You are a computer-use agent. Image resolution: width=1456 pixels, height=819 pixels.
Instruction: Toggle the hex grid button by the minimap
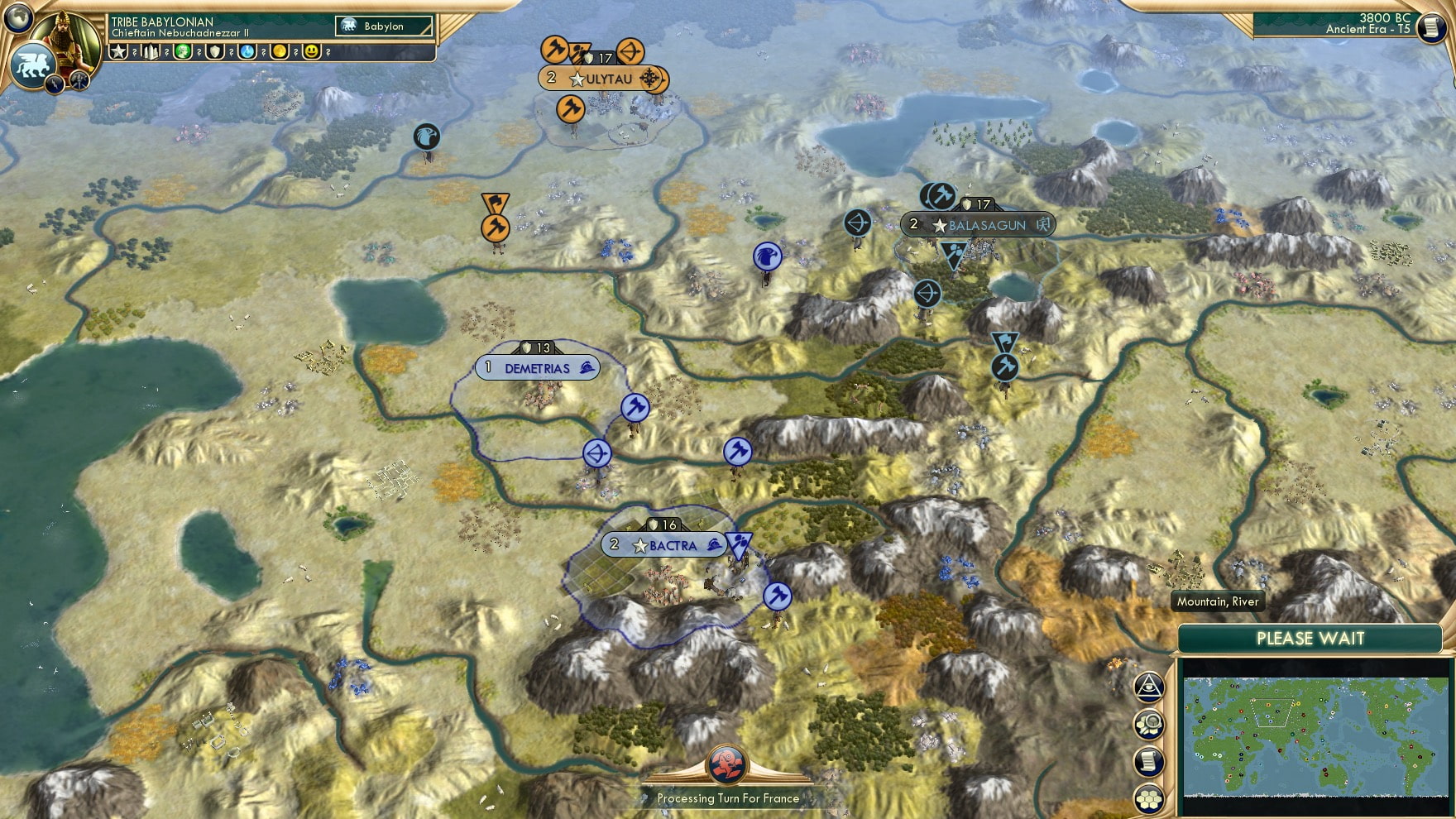point(1149,799)
